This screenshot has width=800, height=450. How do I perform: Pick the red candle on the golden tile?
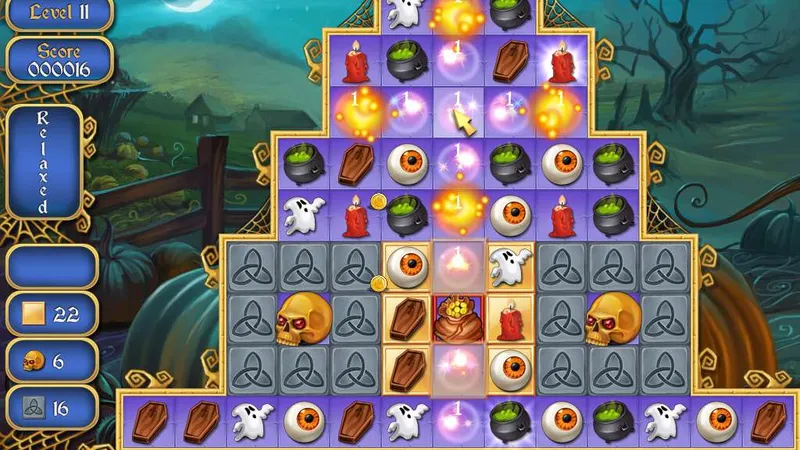[x=510, y=318]
